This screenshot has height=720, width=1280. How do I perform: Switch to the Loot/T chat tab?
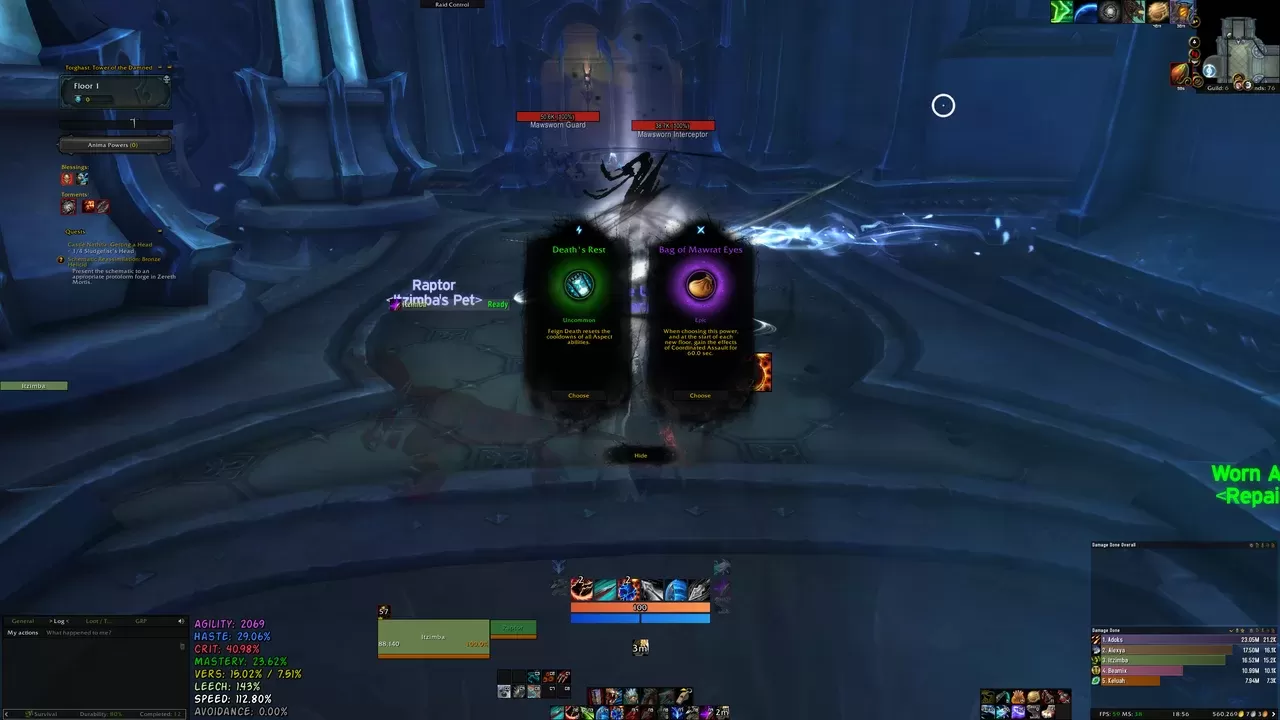pos(98,621)
